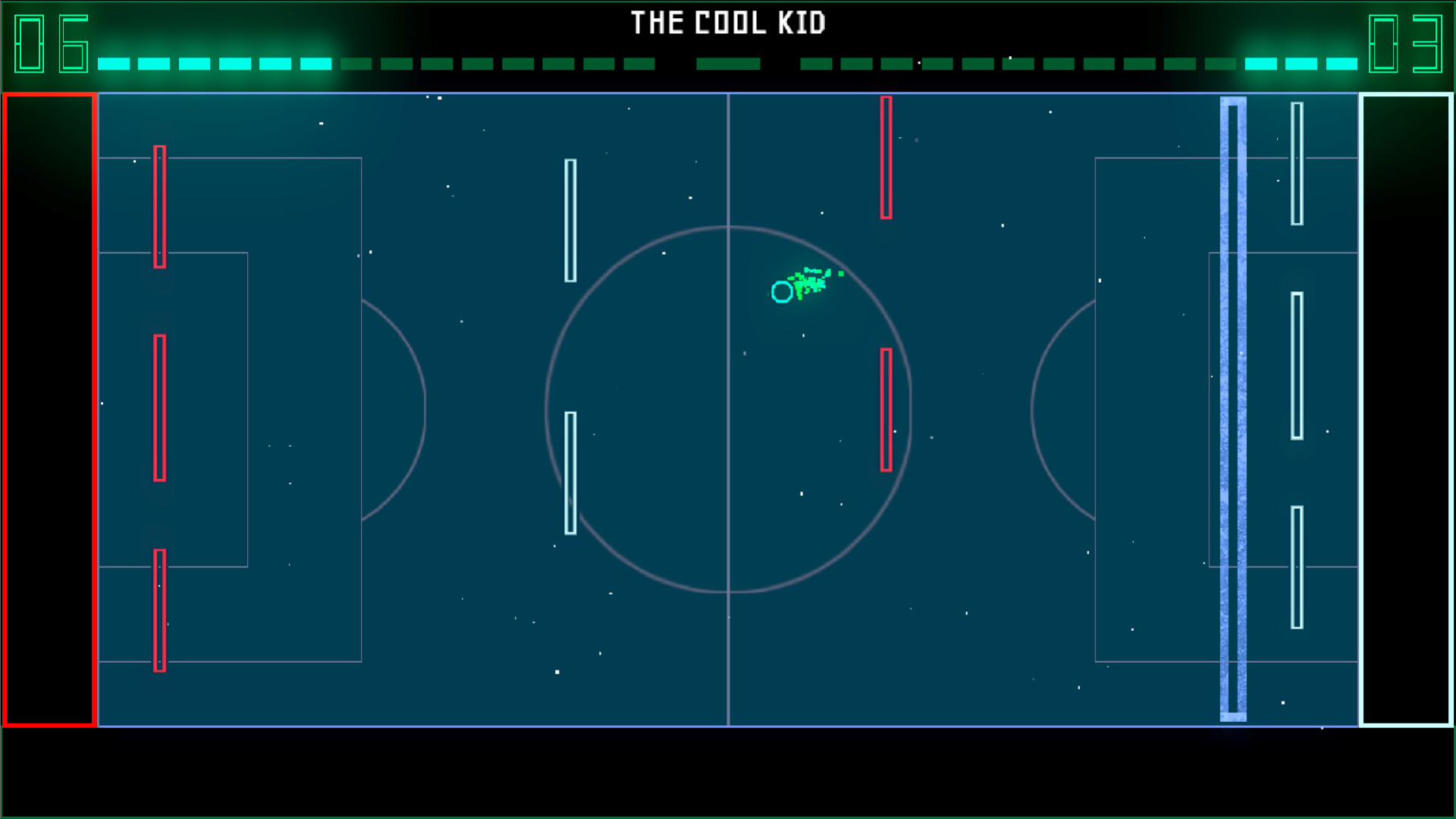Viewport: 1456px width, 819px height.
Task: Click the lower red midfield paddle
Action: pyautogui.click(x=885, y=409)
